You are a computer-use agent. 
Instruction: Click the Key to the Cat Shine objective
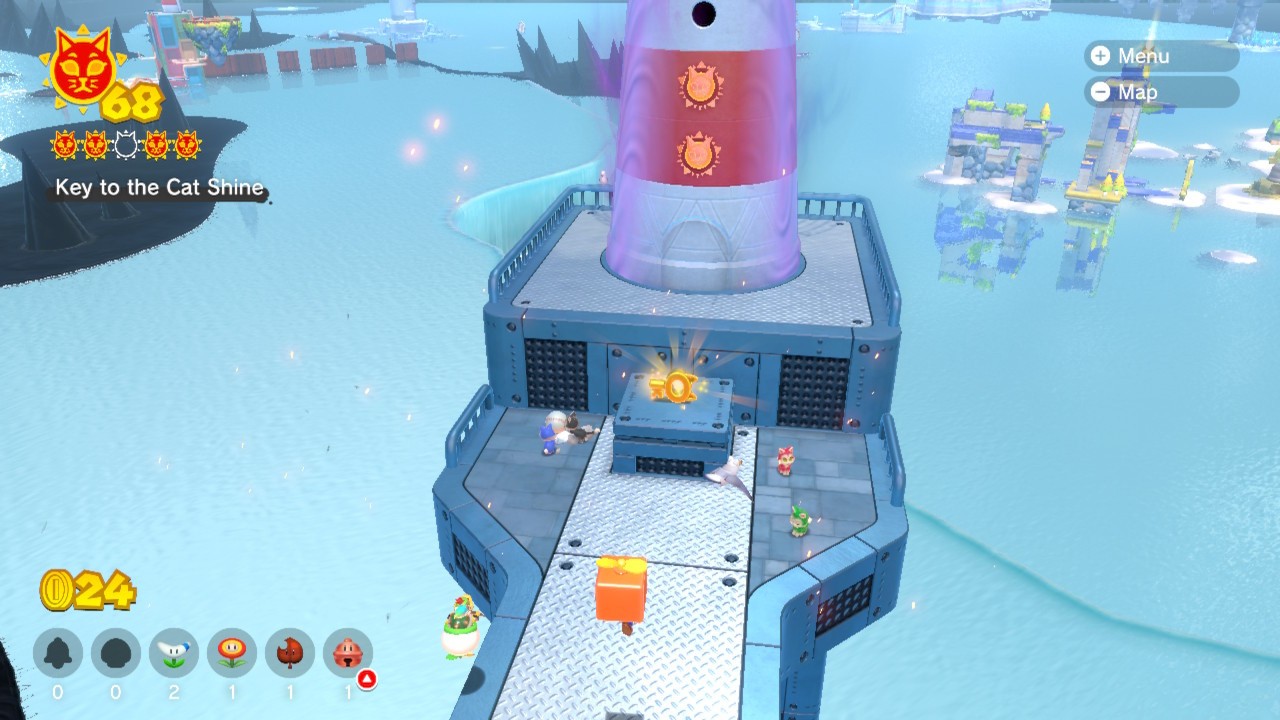coord(160,188)
